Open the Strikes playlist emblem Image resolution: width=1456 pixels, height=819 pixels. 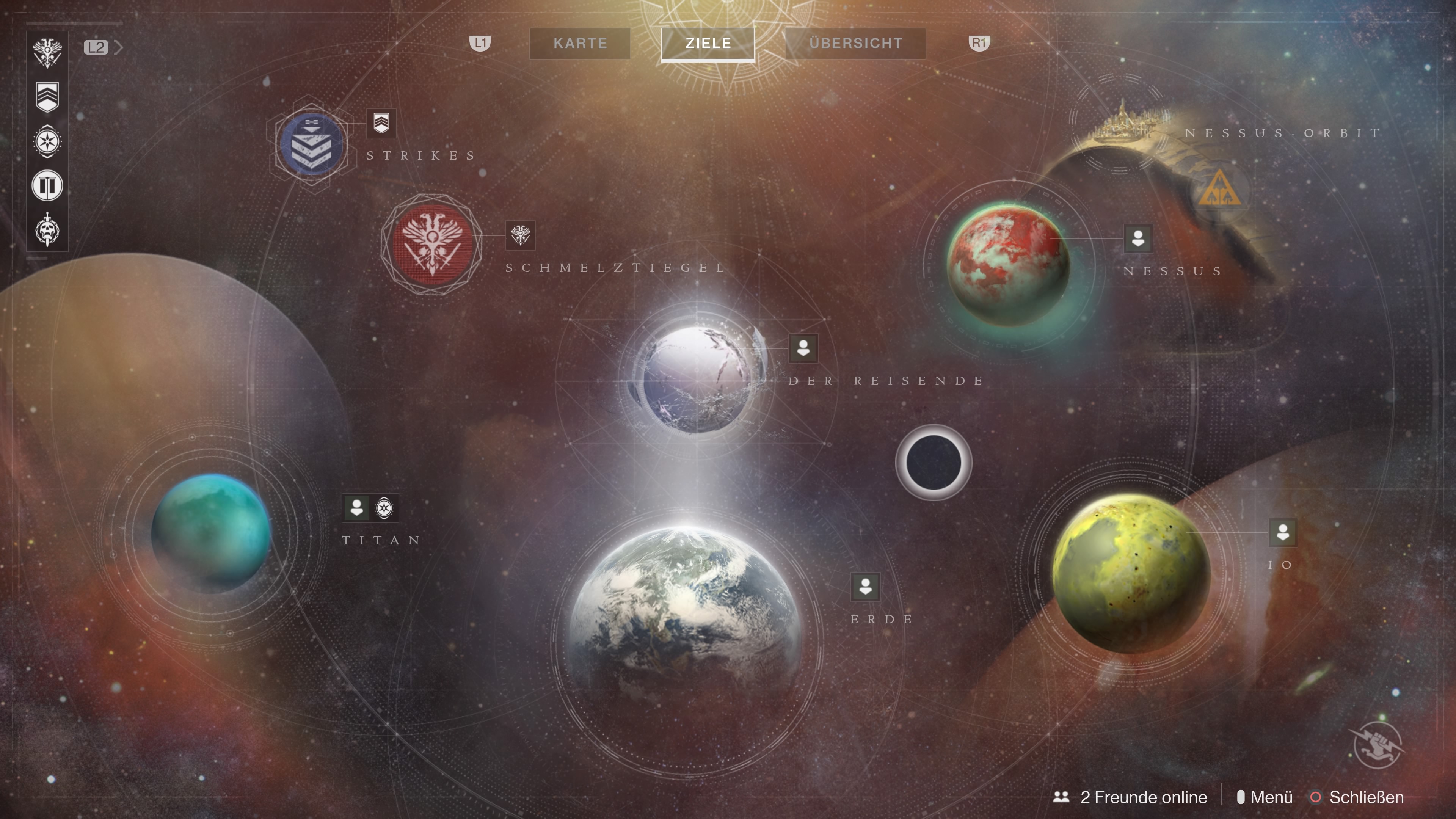point(311,144)
